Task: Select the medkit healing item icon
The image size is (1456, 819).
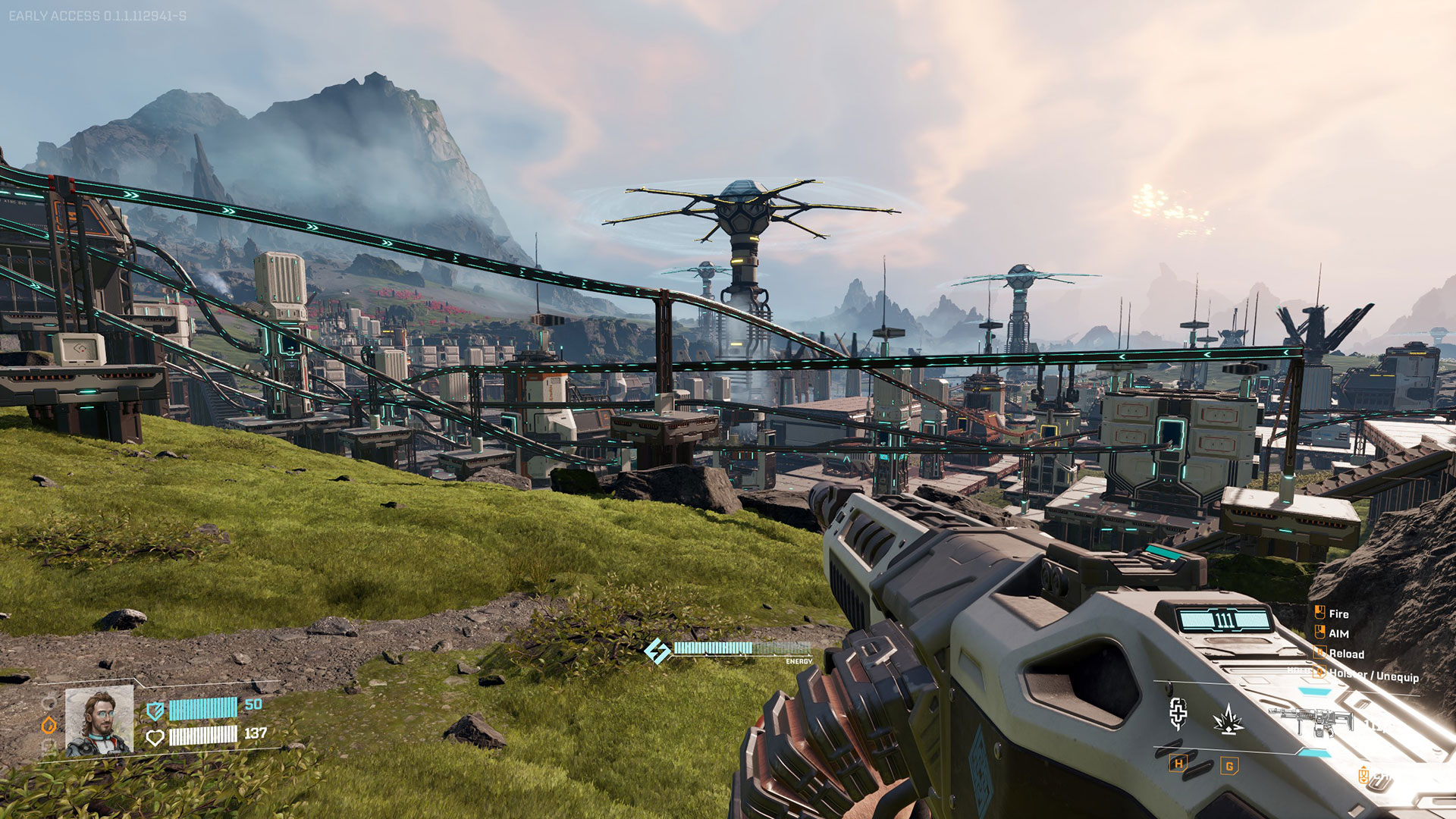Action: click(x=1178, y=713)
